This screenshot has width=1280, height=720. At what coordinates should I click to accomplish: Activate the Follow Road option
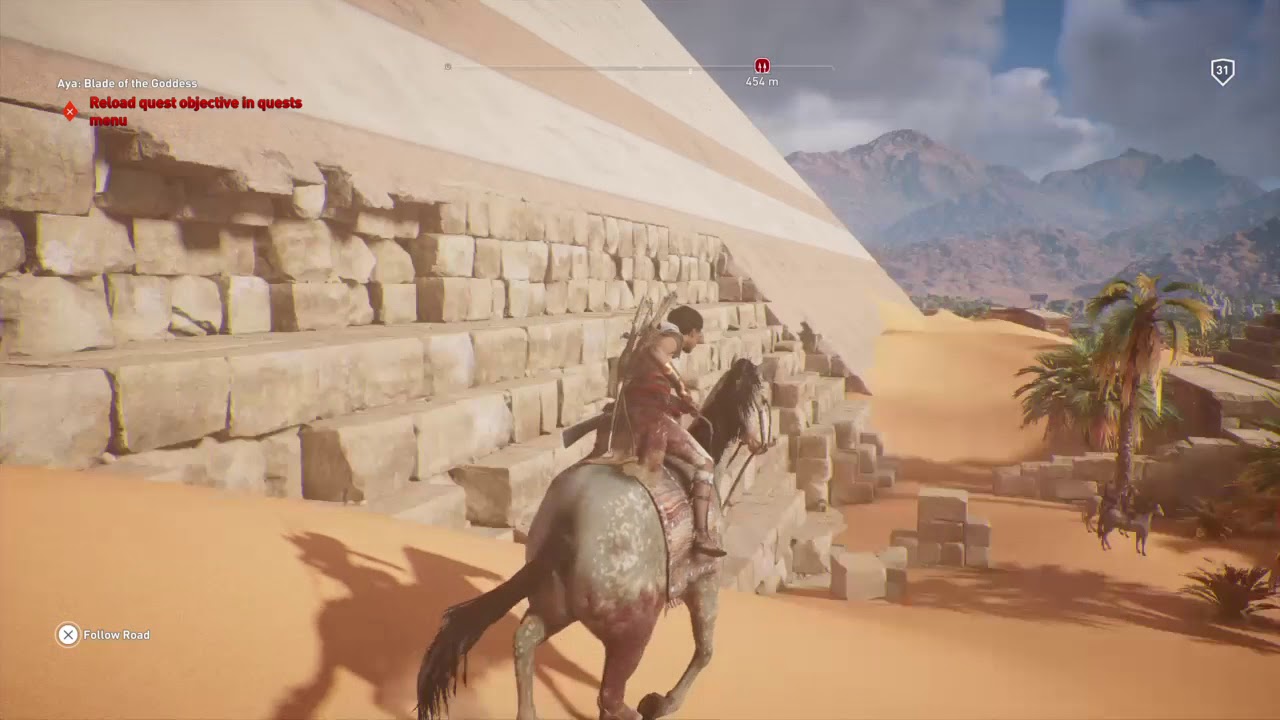pyautogui.click(x=117, y=635)
